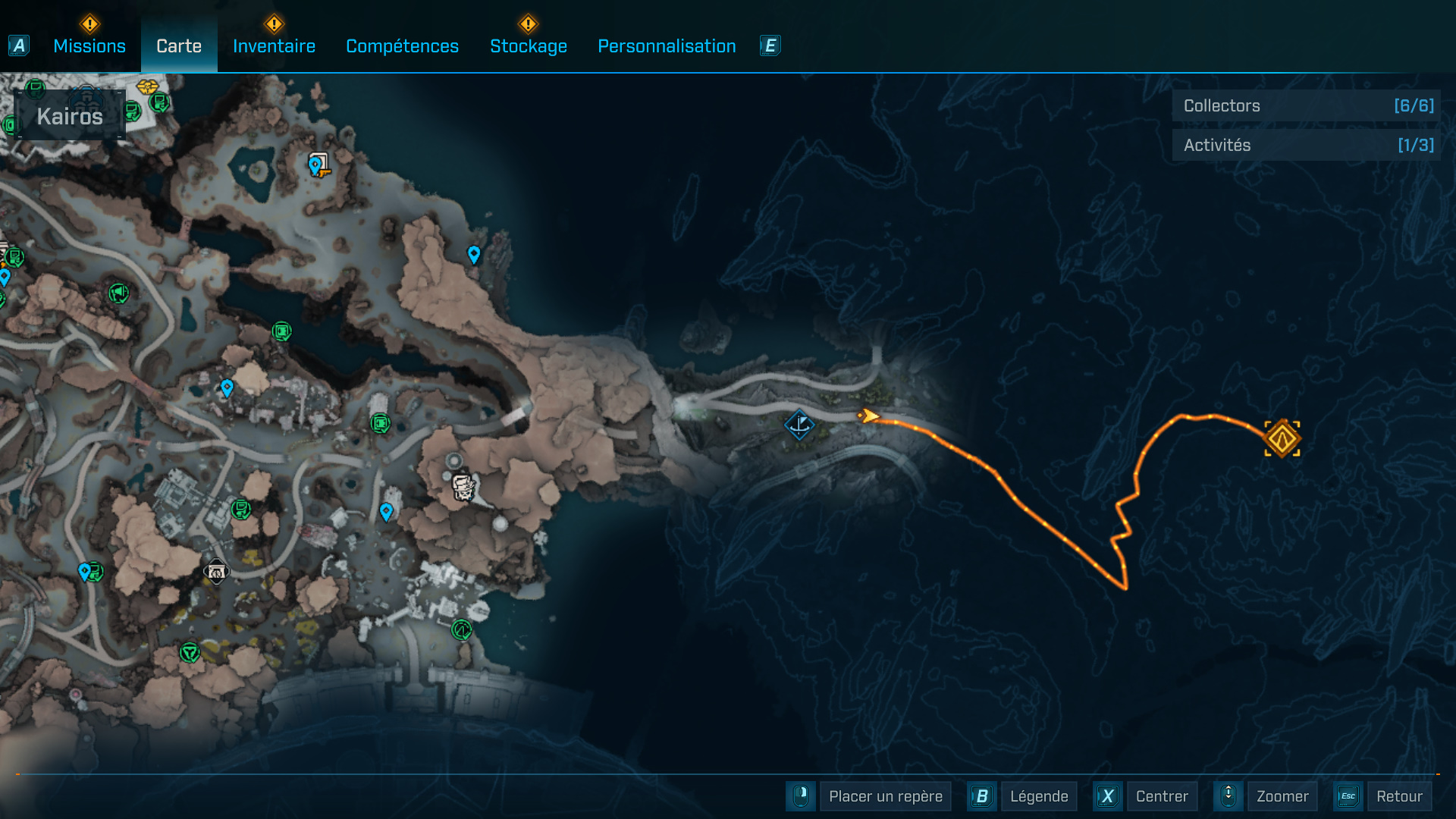The width and height of the screenshot is (1456, 819).
Task: Show the Compétences tab
Action: (402, 46)
